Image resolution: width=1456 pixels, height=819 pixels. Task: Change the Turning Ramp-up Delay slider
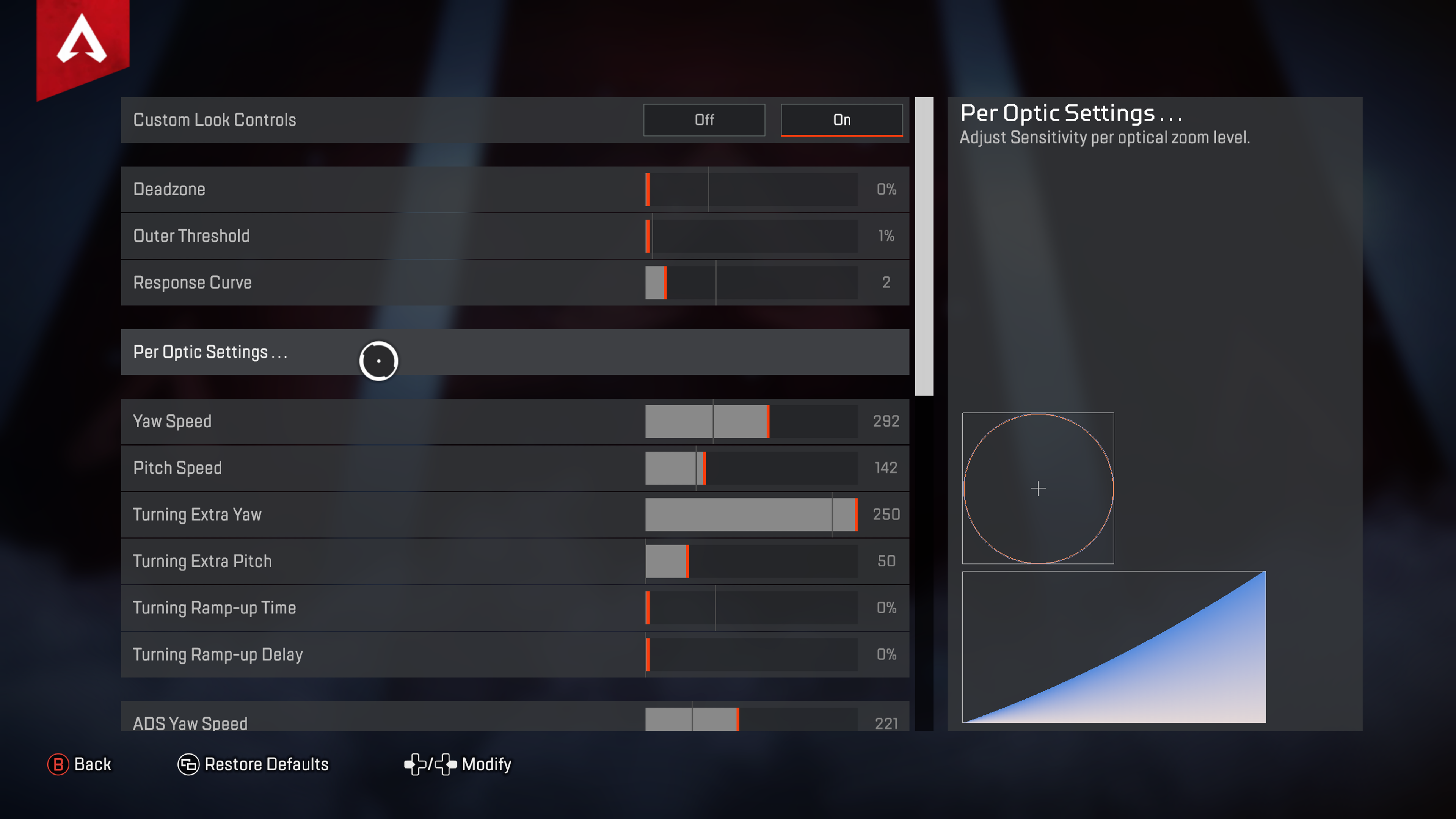[751, 654]
